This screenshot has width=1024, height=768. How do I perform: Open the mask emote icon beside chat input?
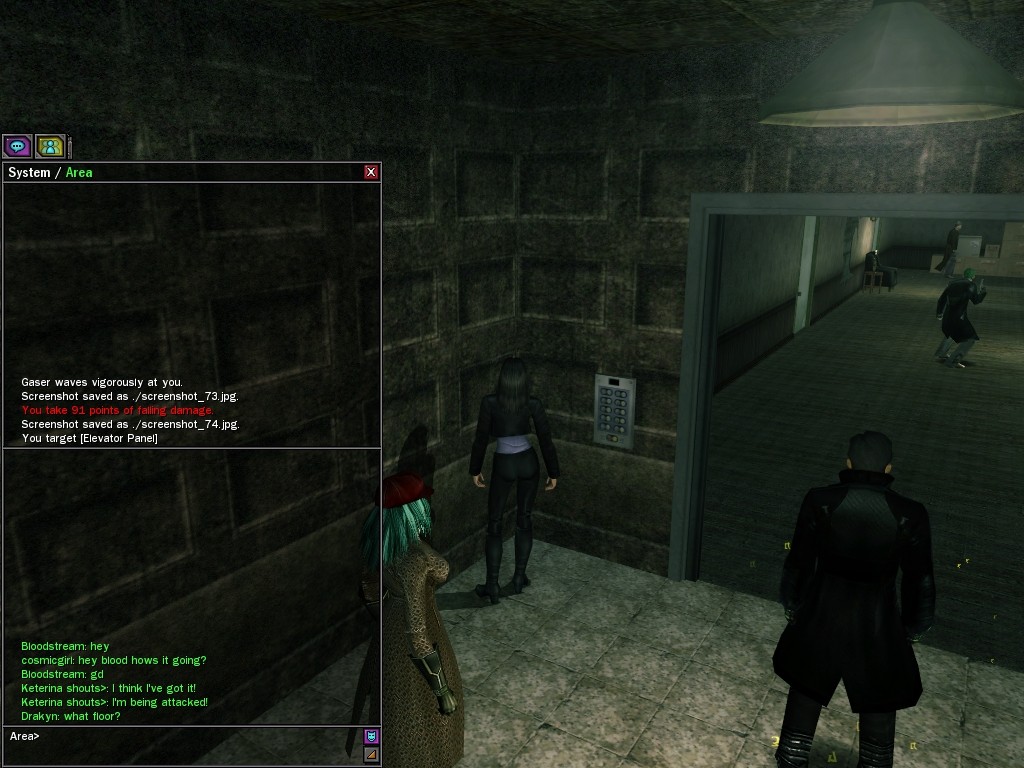(371, 737)
